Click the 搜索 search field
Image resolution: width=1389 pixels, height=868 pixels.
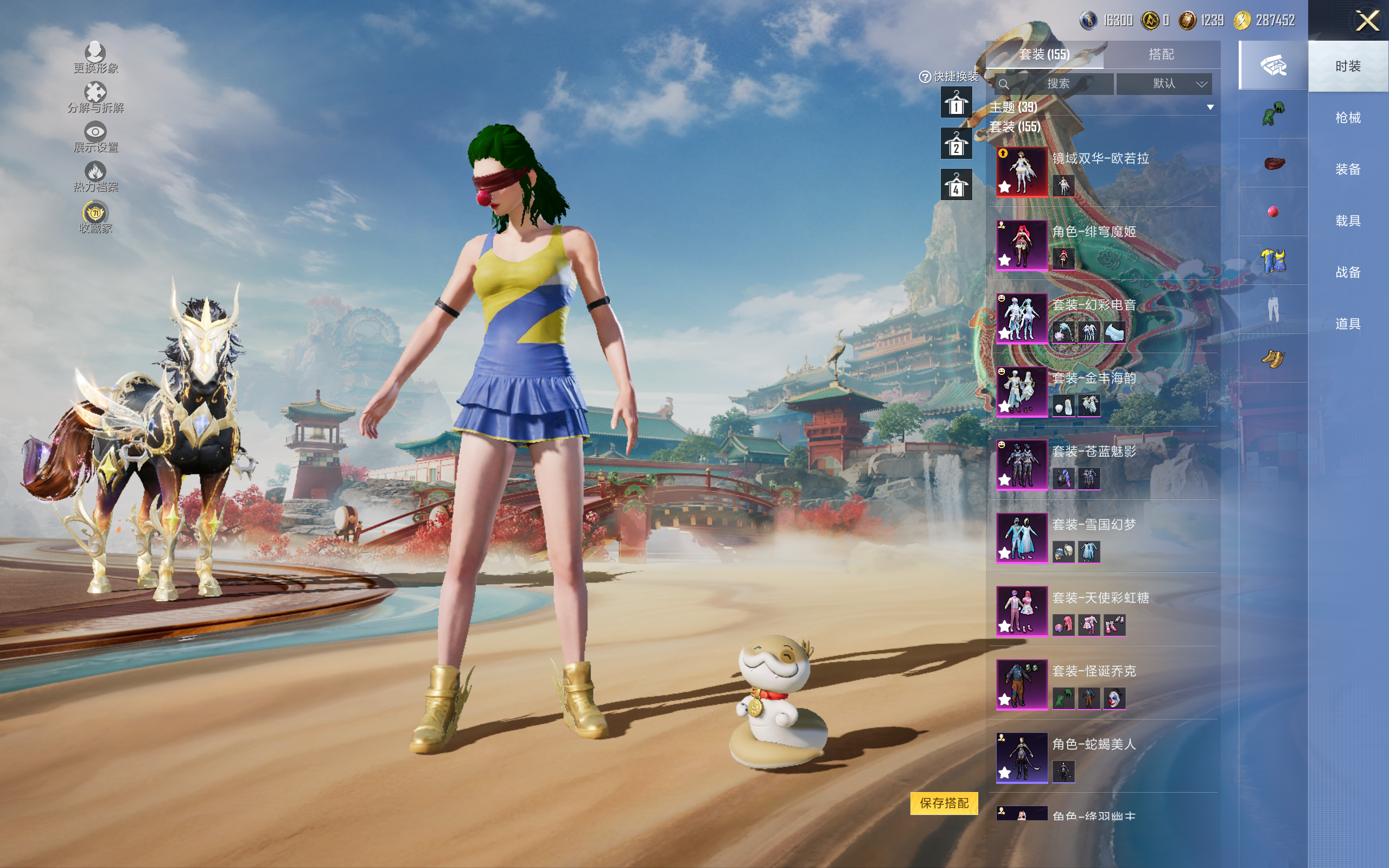1057,84
